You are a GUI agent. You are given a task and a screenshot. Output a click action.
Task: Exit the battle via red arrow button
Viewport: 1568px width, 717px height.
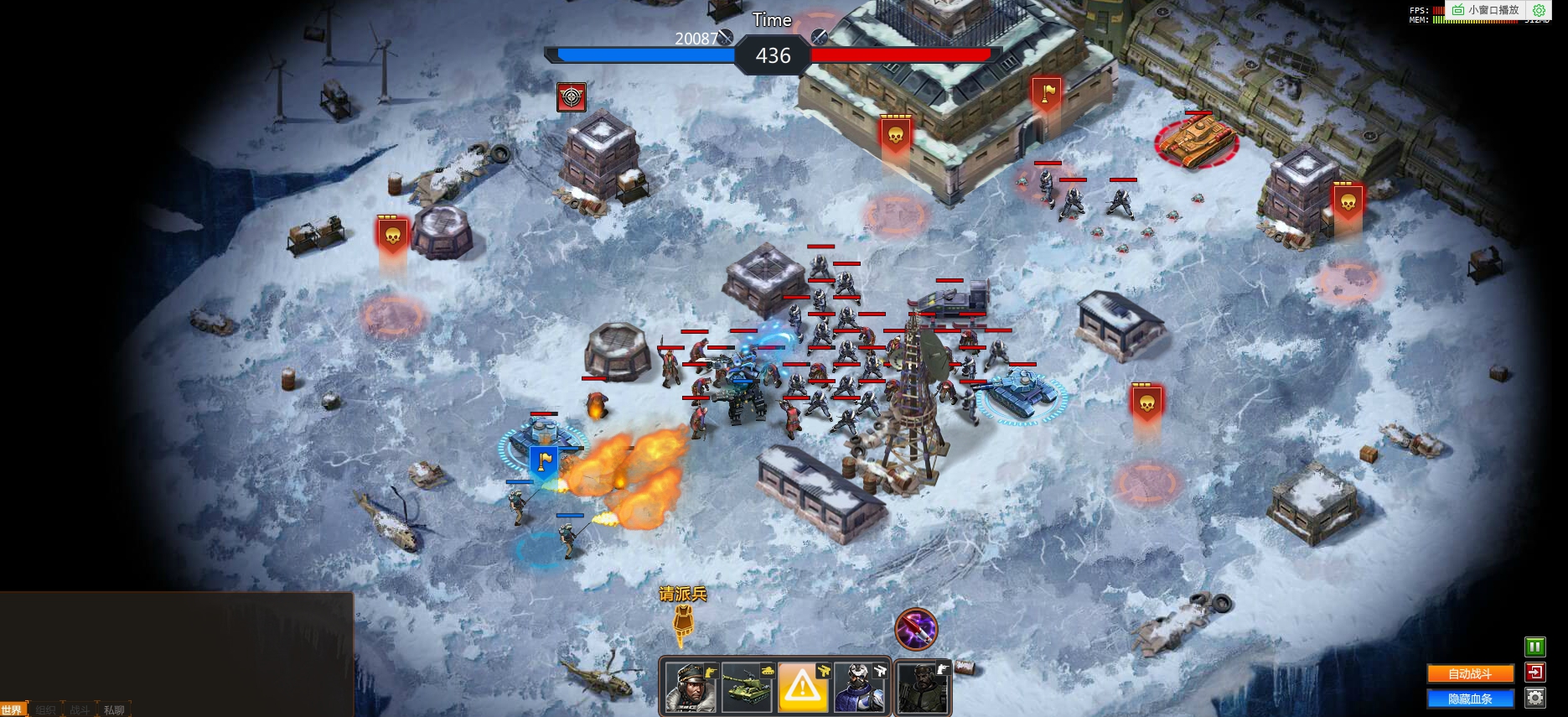[1534, 672]
